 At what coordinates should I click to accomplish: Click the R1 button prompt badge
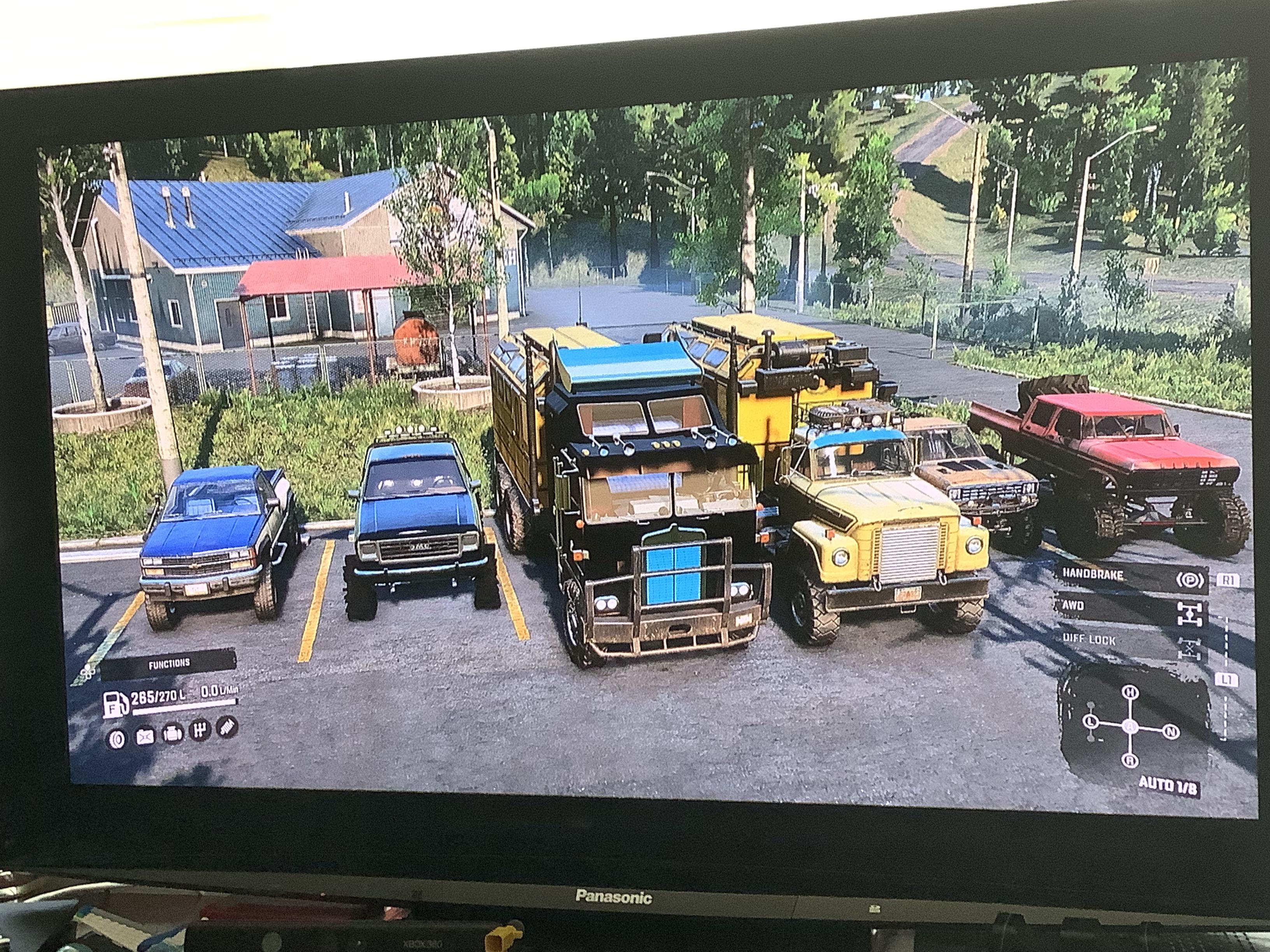pos(1229,579)
